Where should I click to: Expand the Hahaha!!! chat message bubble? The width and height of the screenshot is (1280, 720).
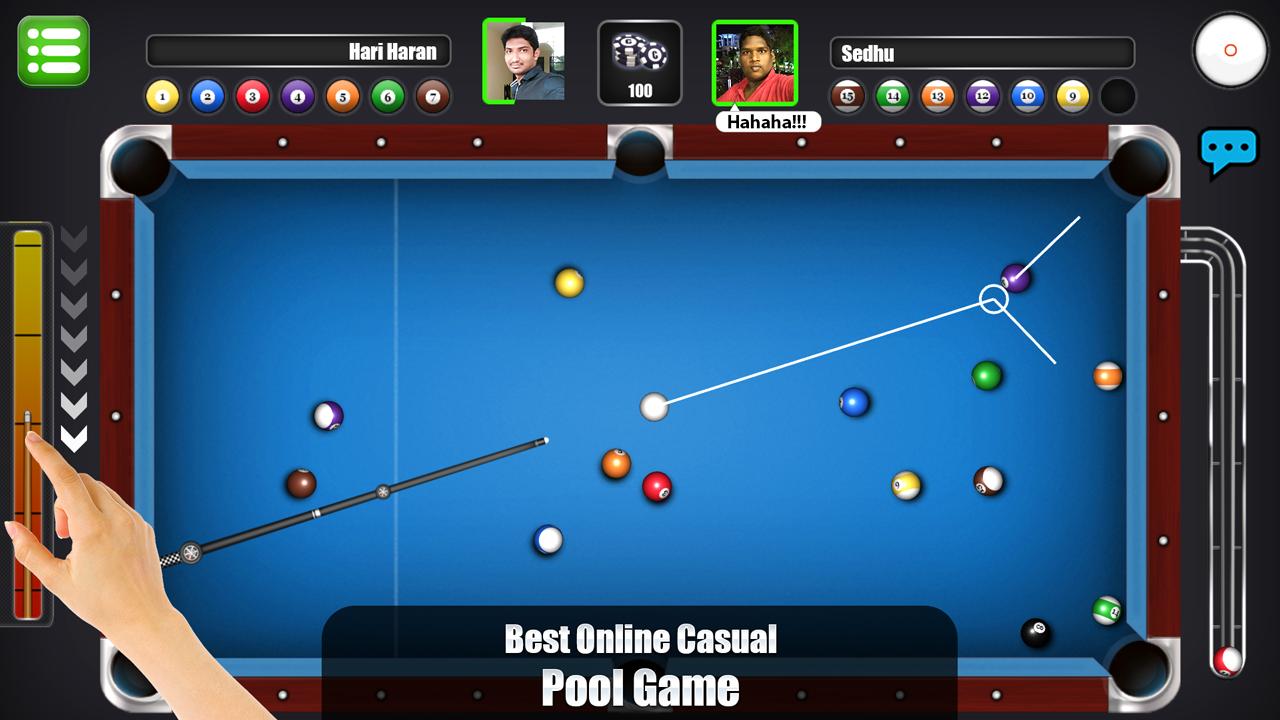(x=766, y=121)
